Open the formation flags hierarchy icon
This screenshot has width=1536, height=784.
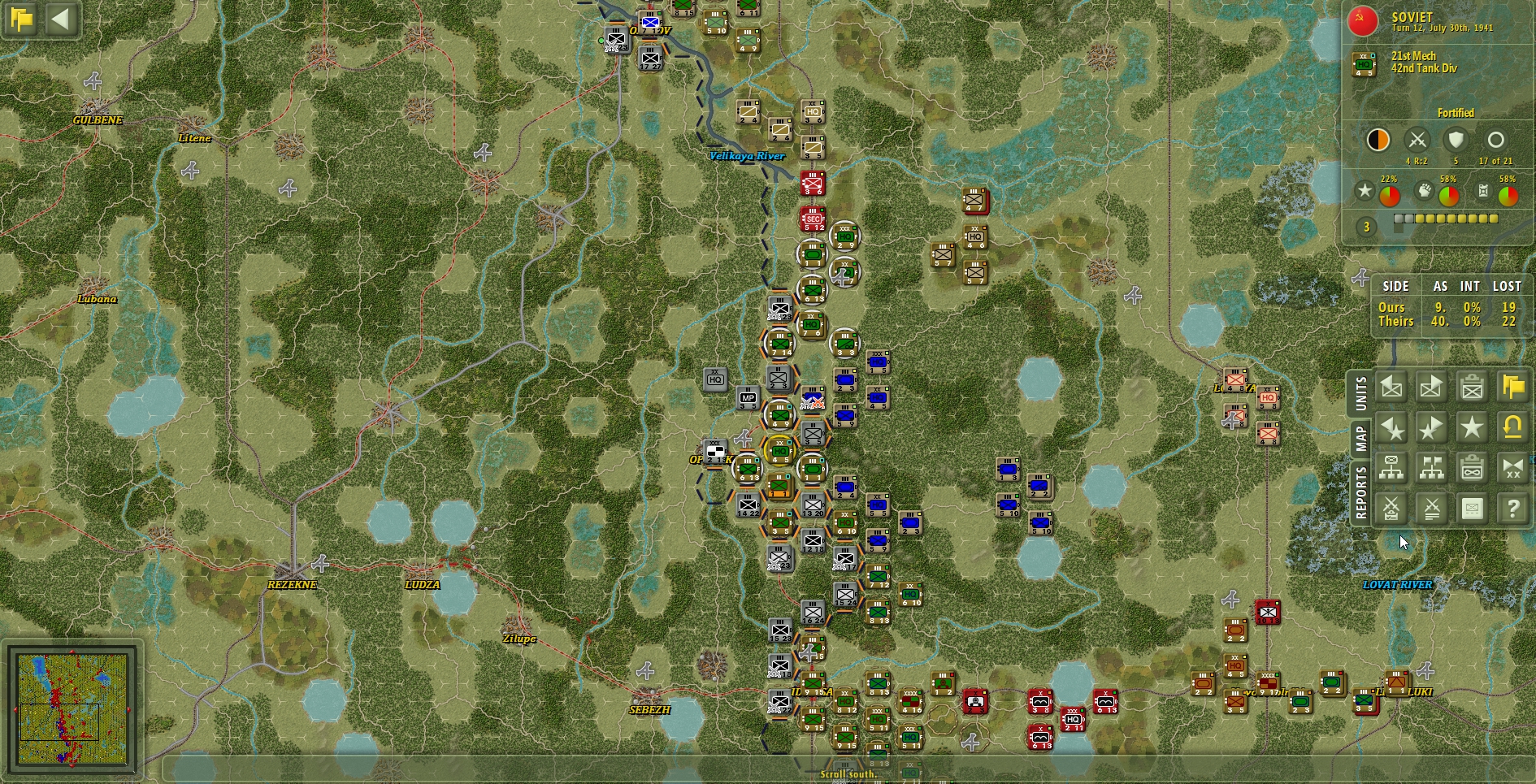click(x=1431, y=467)
